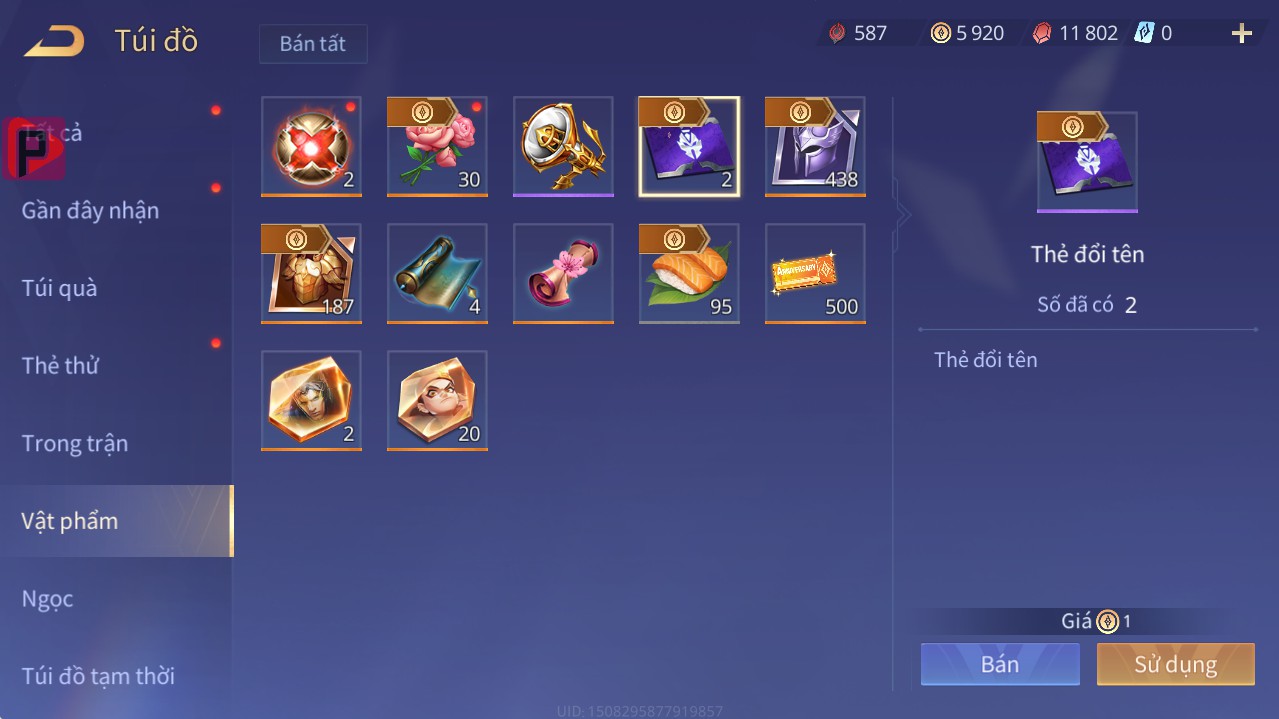This screenshot has height=719, width=1279.
Task: Go back using the return arrow
Action: click(54, 41)
